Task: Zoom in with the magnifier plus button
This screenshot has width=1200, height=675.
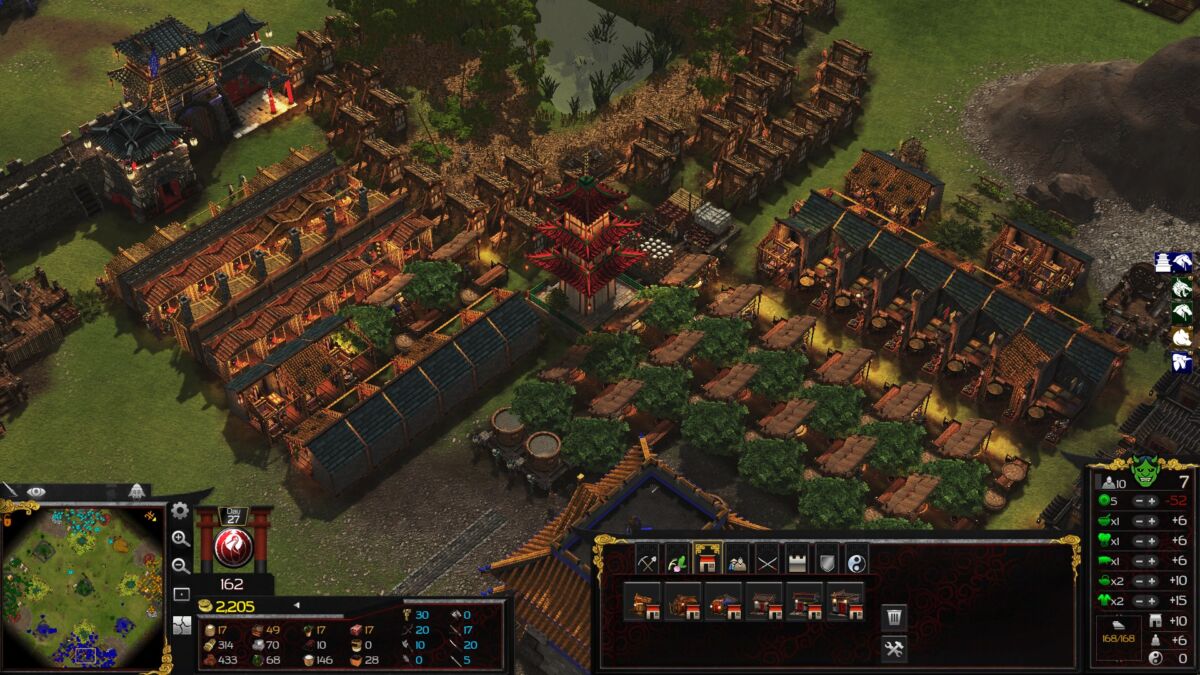Action: pyautogui.click(x=180, y=539)
